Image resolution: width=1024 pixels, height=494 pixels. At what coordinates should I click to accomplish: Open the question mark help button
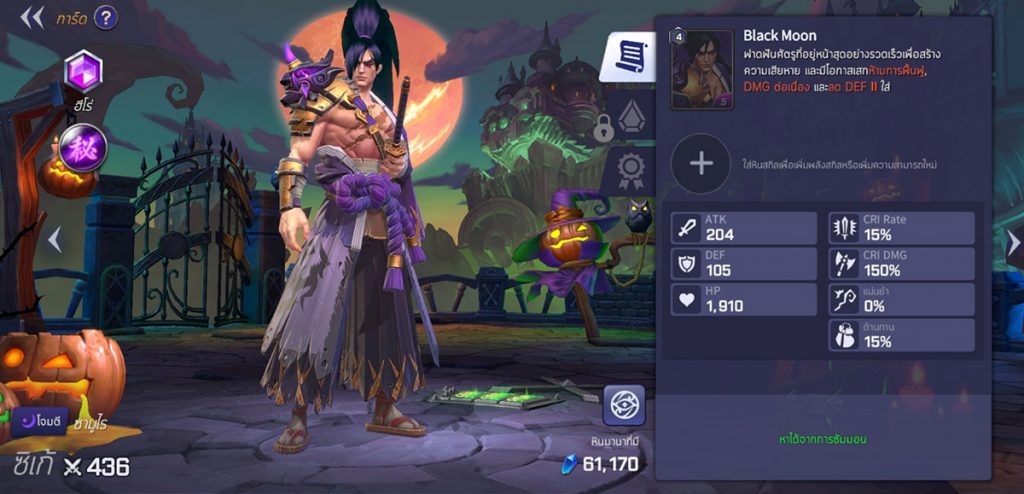coord(105,17)
